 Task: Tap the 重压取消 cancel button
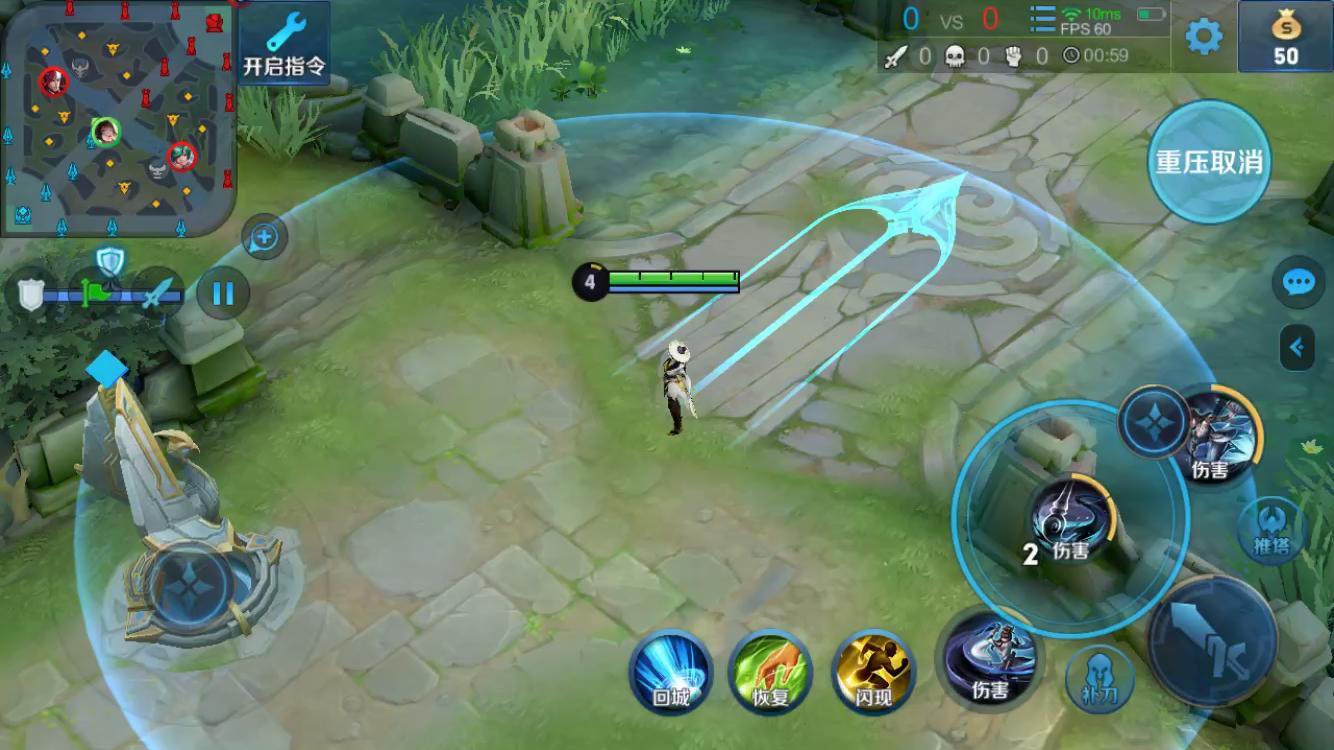(x=1209, y=162)
